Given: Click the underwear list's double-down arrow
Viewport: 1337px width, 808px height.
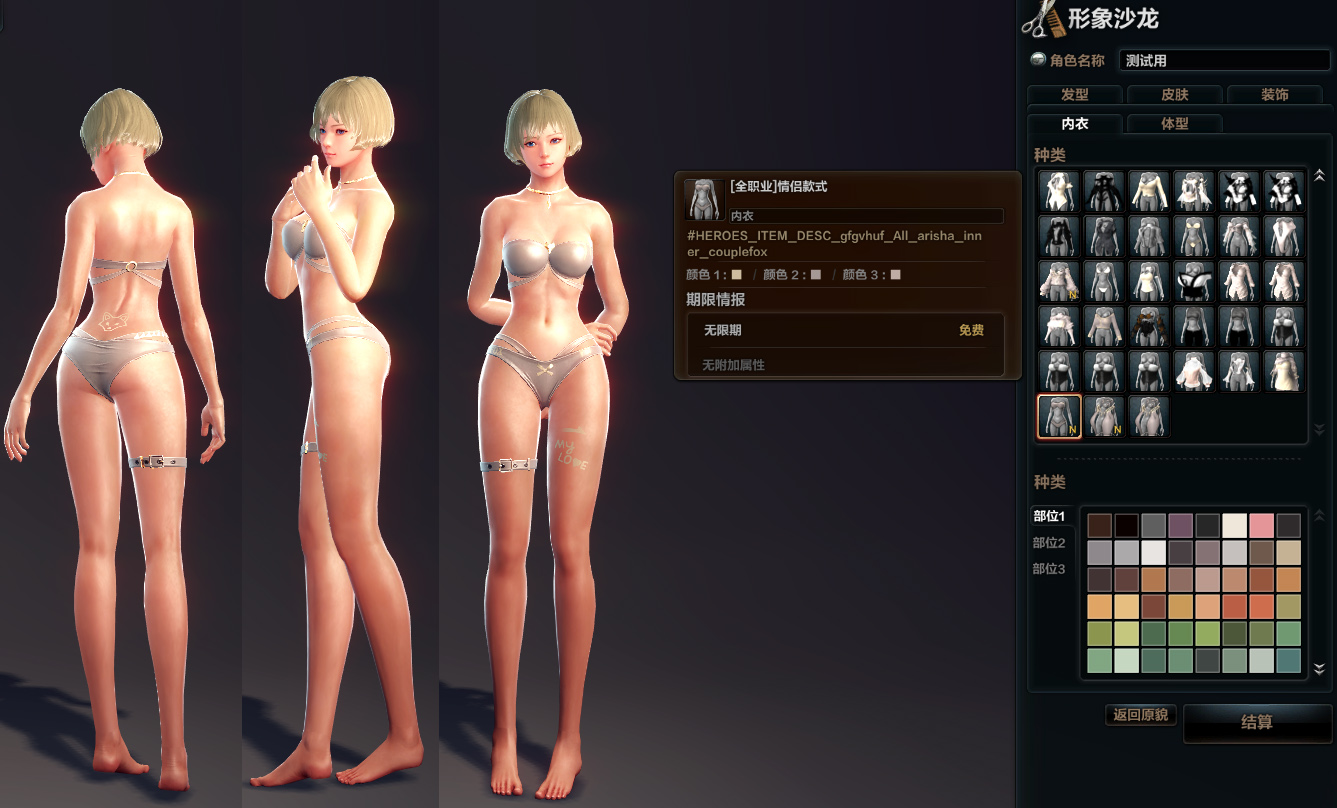Looking at the screenshot, I should pos(1319,430).
